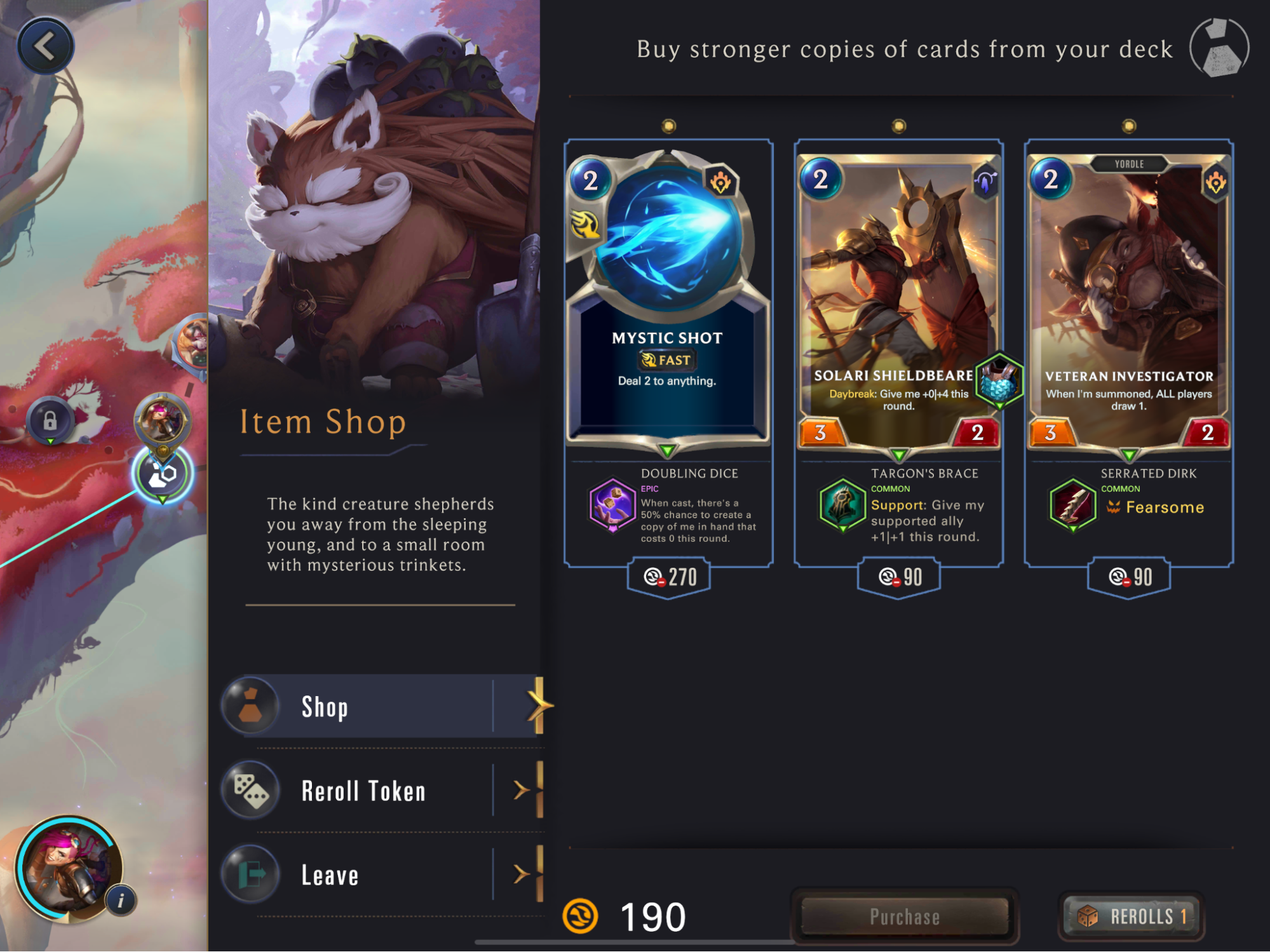Click the current shop map node
1270x952 pixels.
point(163,474)
